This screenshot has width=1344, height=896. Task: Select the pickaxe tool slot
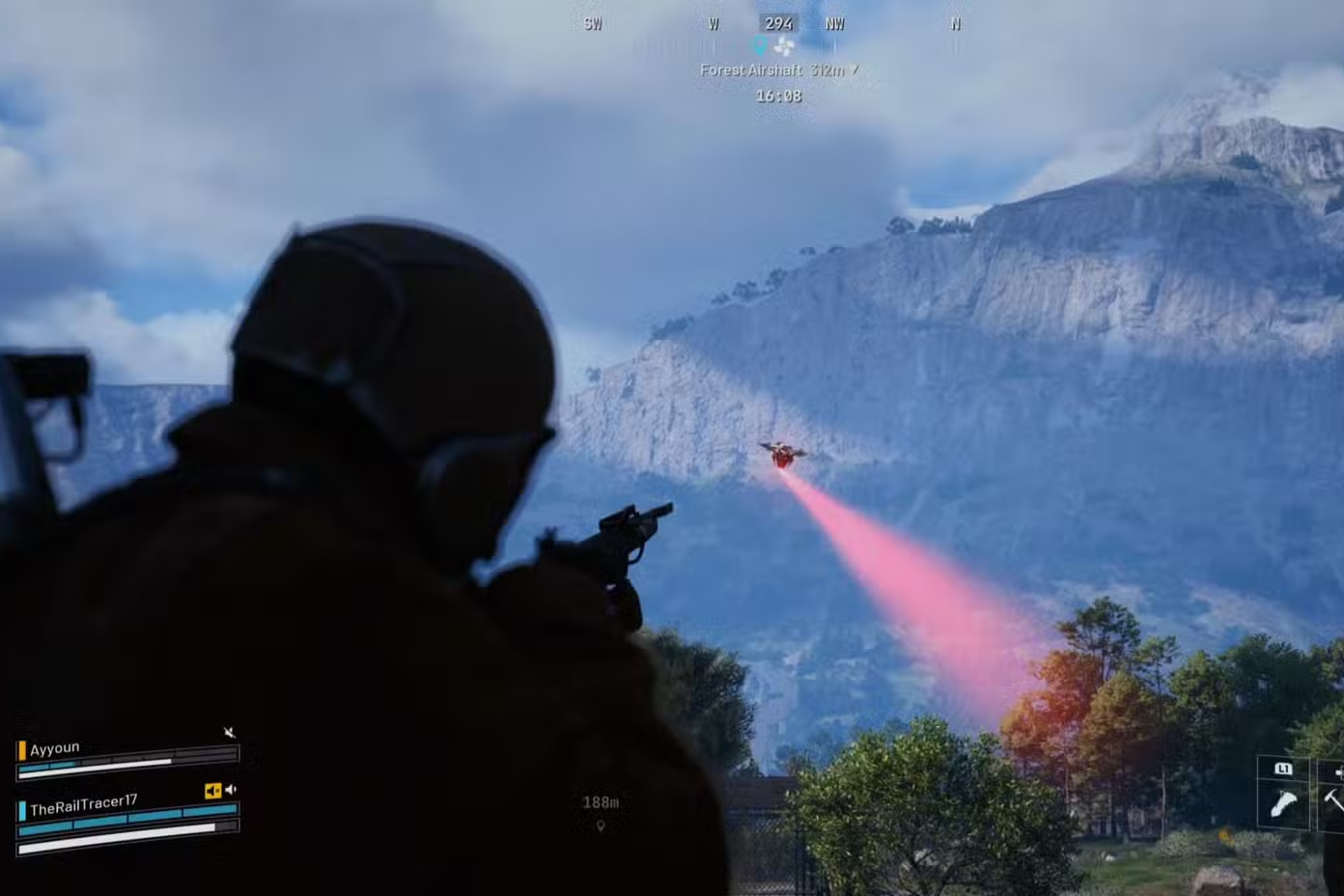point(1332,799)
